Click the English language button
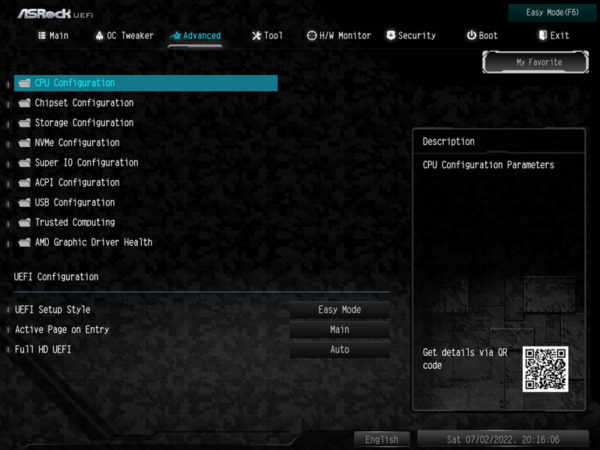 click(382, 439)
